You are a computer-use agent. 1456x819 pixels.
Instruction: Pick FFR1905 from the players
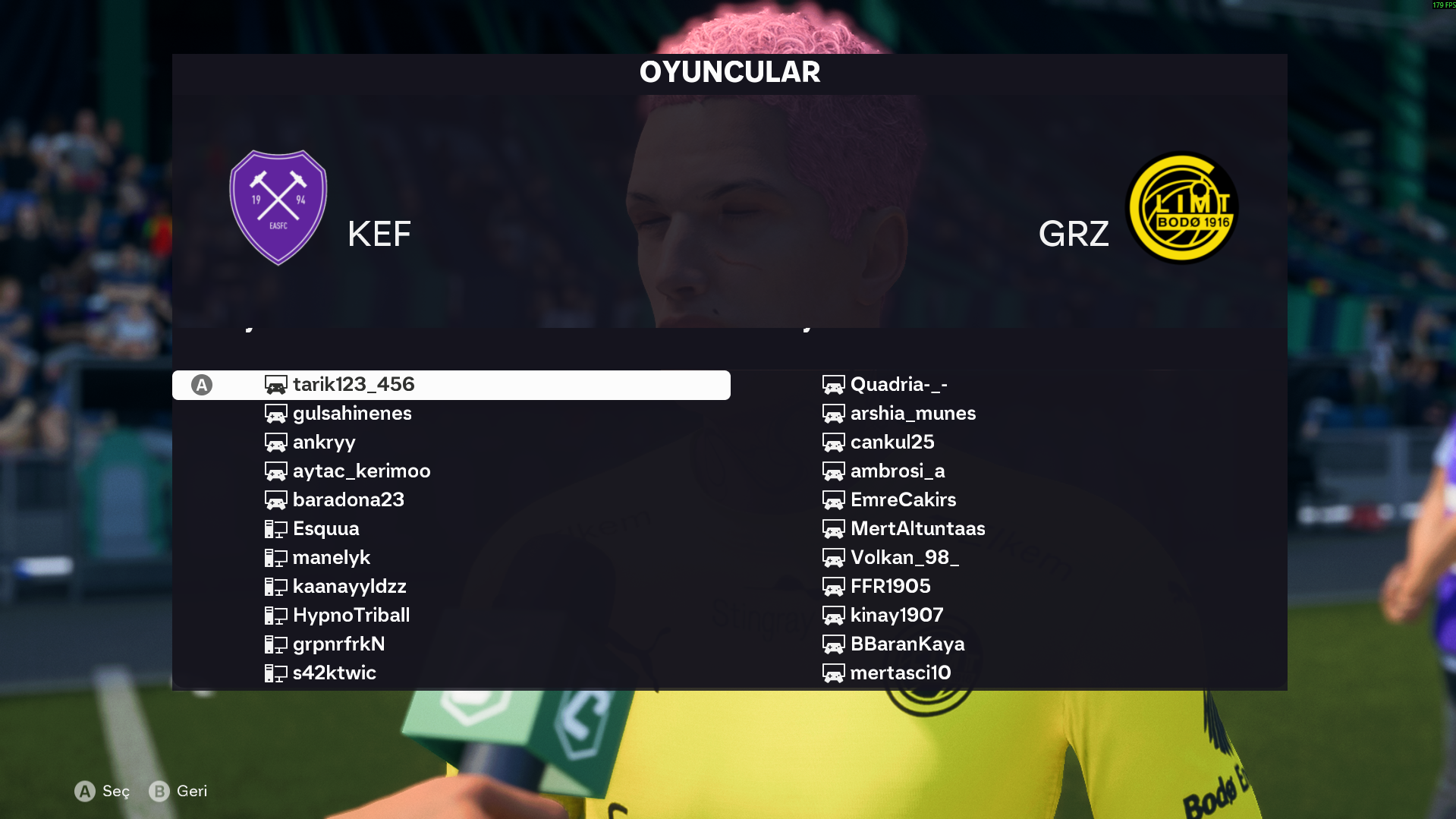click(890, 587)
